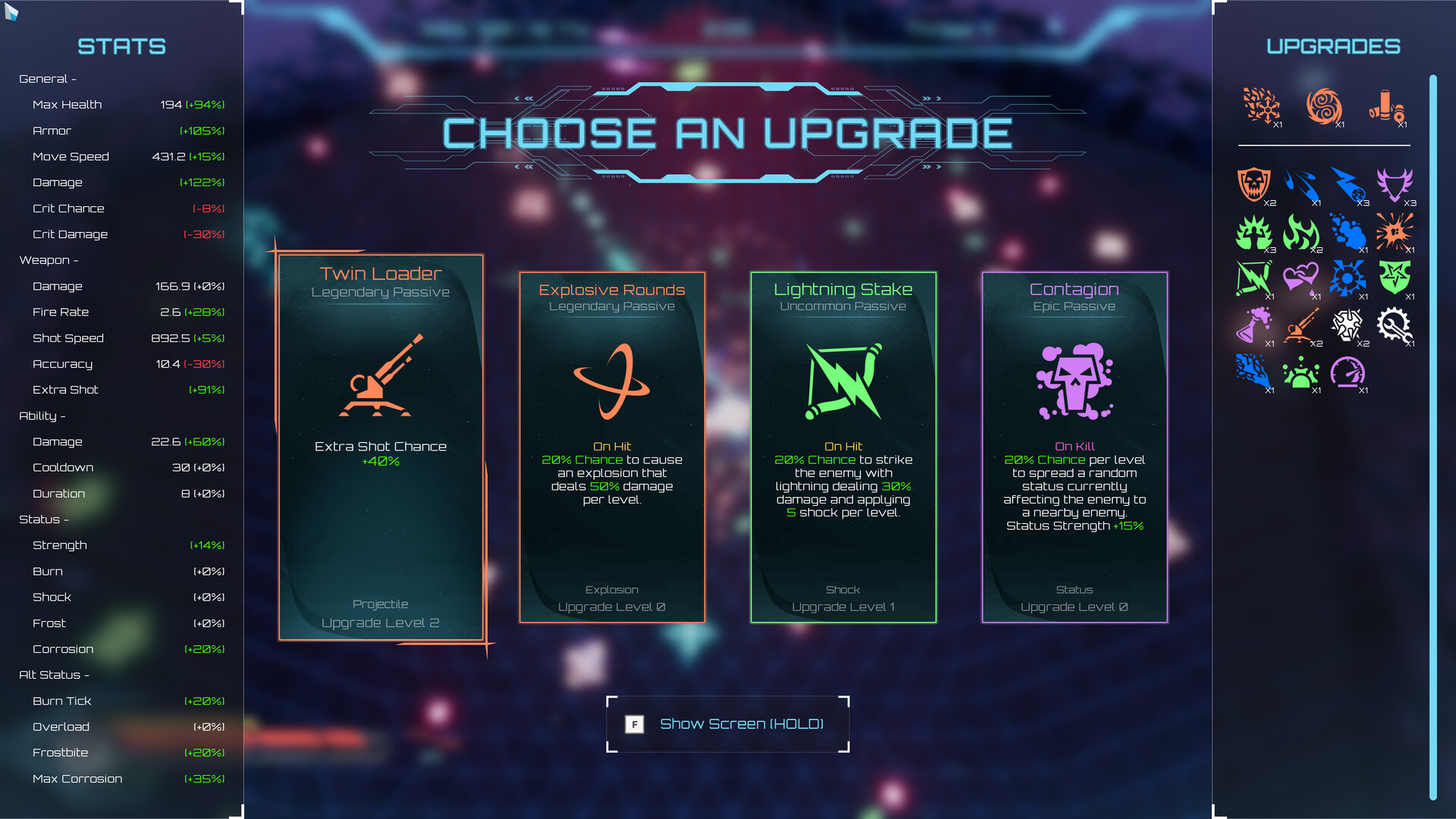Select the Explosive Rounds upgrade card
The image size is (1456, 819).
[x=612, y=447]
